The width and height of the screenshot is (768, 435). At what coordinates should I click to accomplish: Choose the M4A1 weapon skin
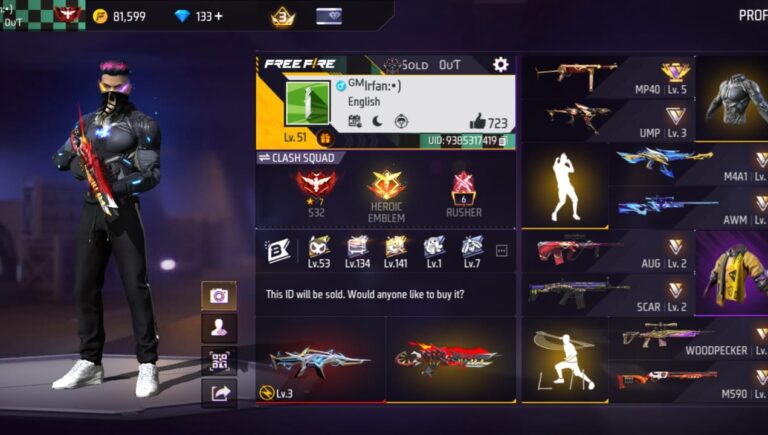(690, 164)
